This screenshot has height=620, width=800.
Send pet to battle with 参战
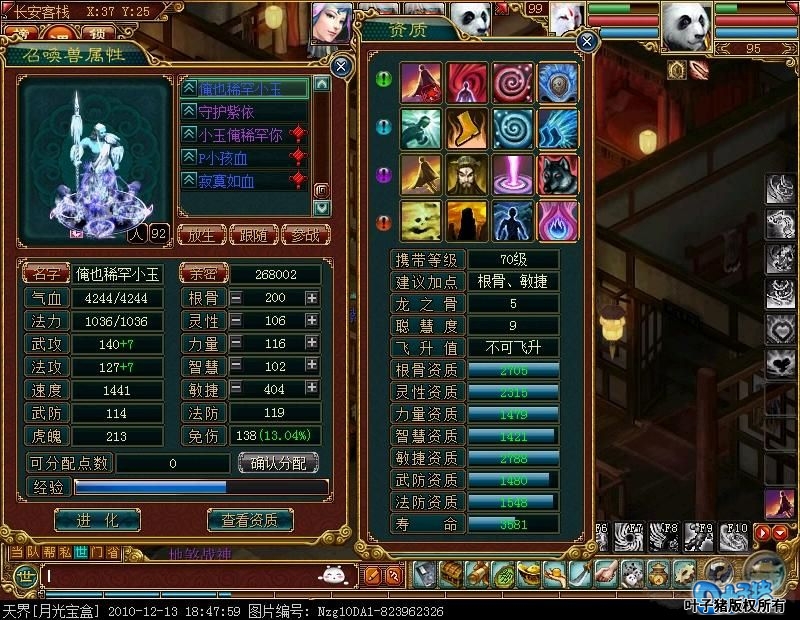coord(305,236)
